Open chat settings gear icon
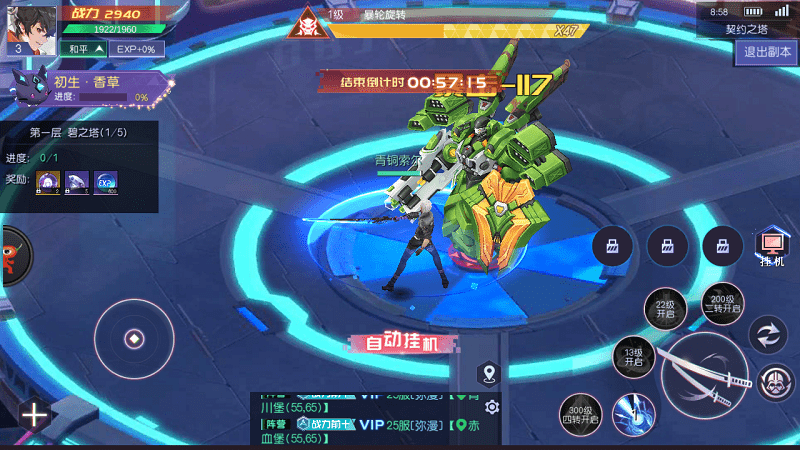Image resolution: width=800 pixels, height=450 pixels. click(x=490, y=407)
